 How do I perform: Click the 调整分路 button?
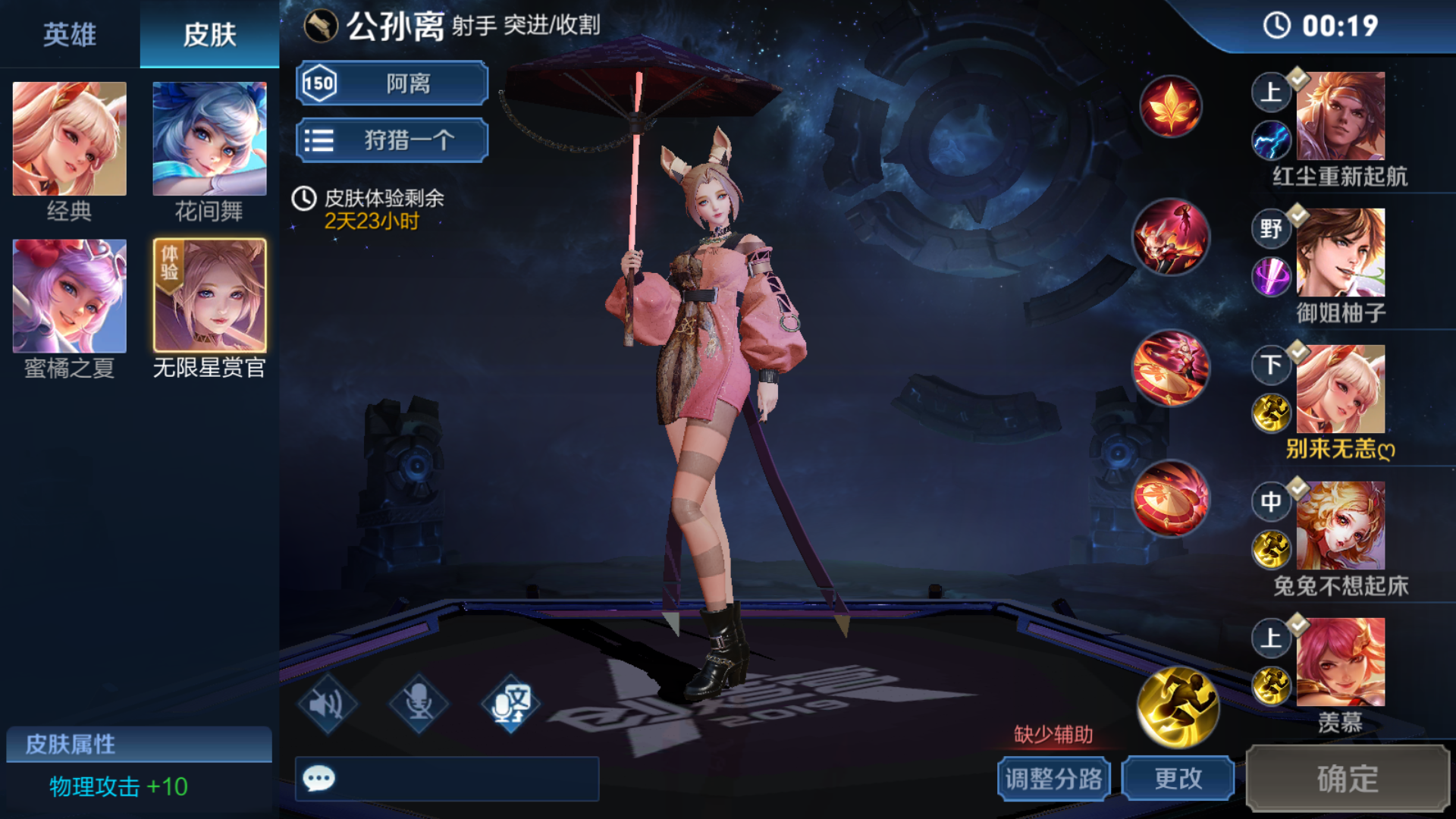1055,777
